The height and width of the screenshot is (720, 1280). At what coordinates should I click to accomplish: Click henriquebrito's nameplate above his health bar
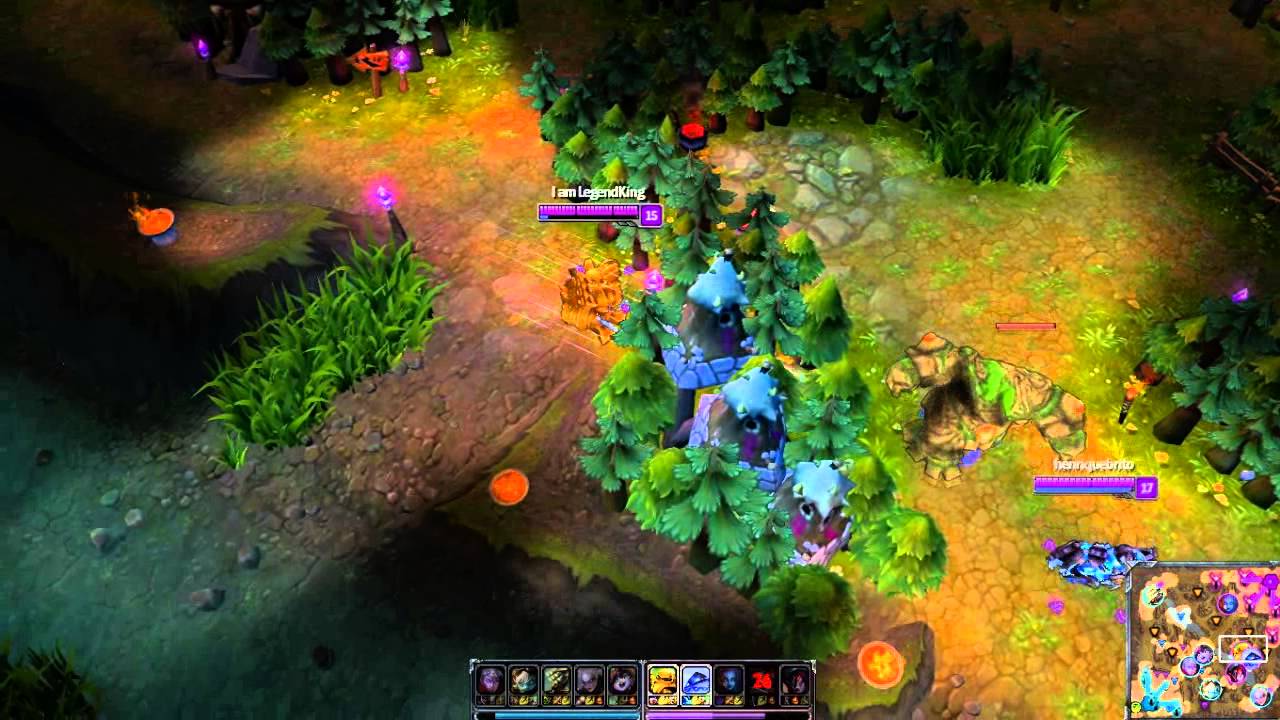tap(1095, 466)
